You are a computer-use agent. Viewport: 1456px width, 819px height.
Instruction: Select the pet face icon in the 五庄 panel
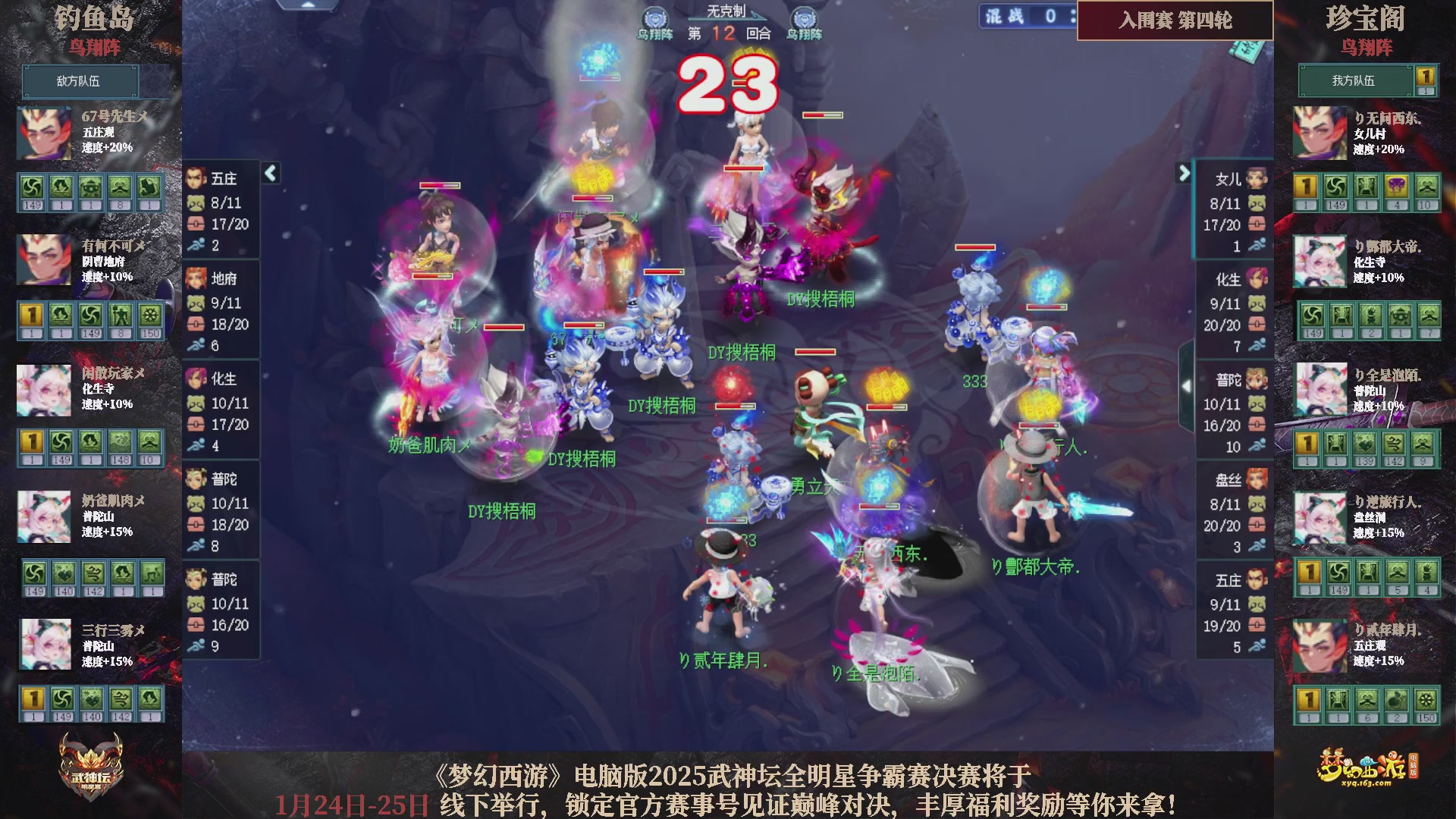coord(196,203)
